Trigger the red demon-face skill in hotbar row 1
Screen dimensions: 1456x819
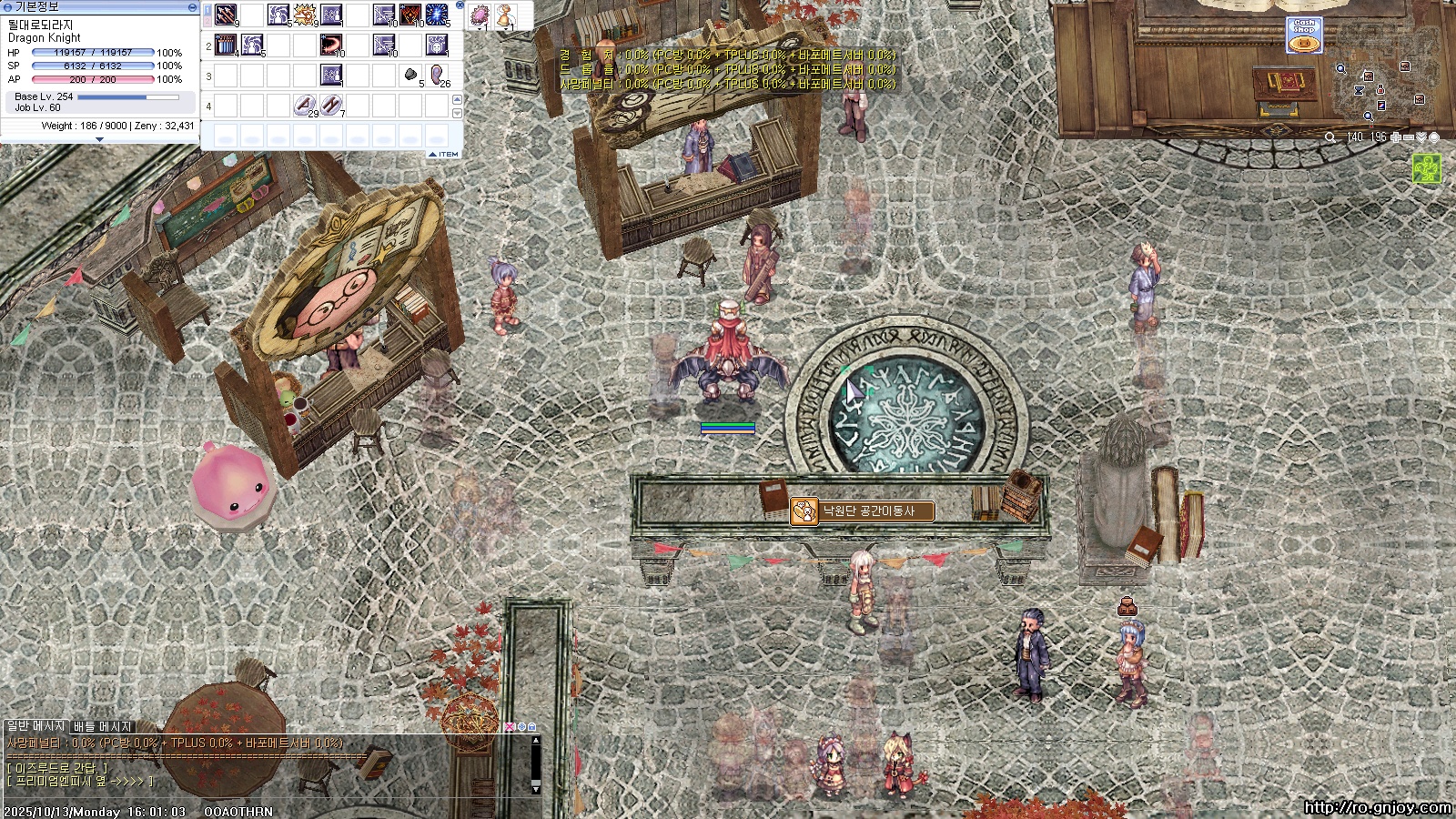pyautogui.click(x=410, y=15)
